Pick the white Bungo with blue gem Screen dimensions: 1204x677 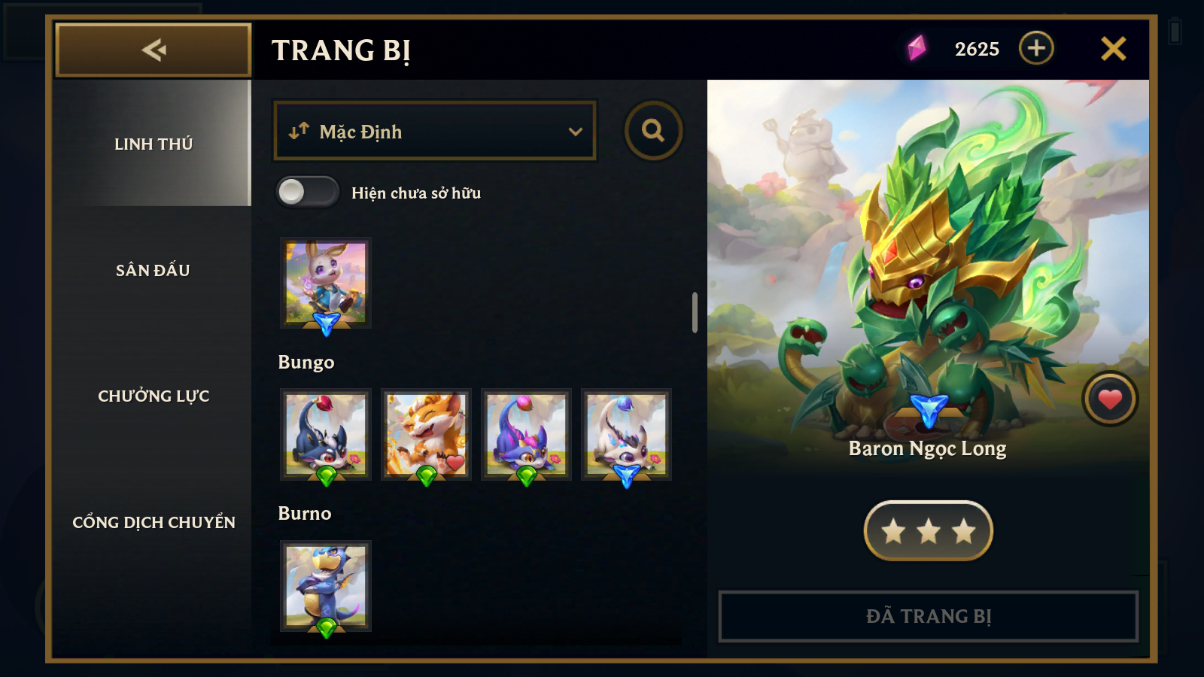(626, 434)
